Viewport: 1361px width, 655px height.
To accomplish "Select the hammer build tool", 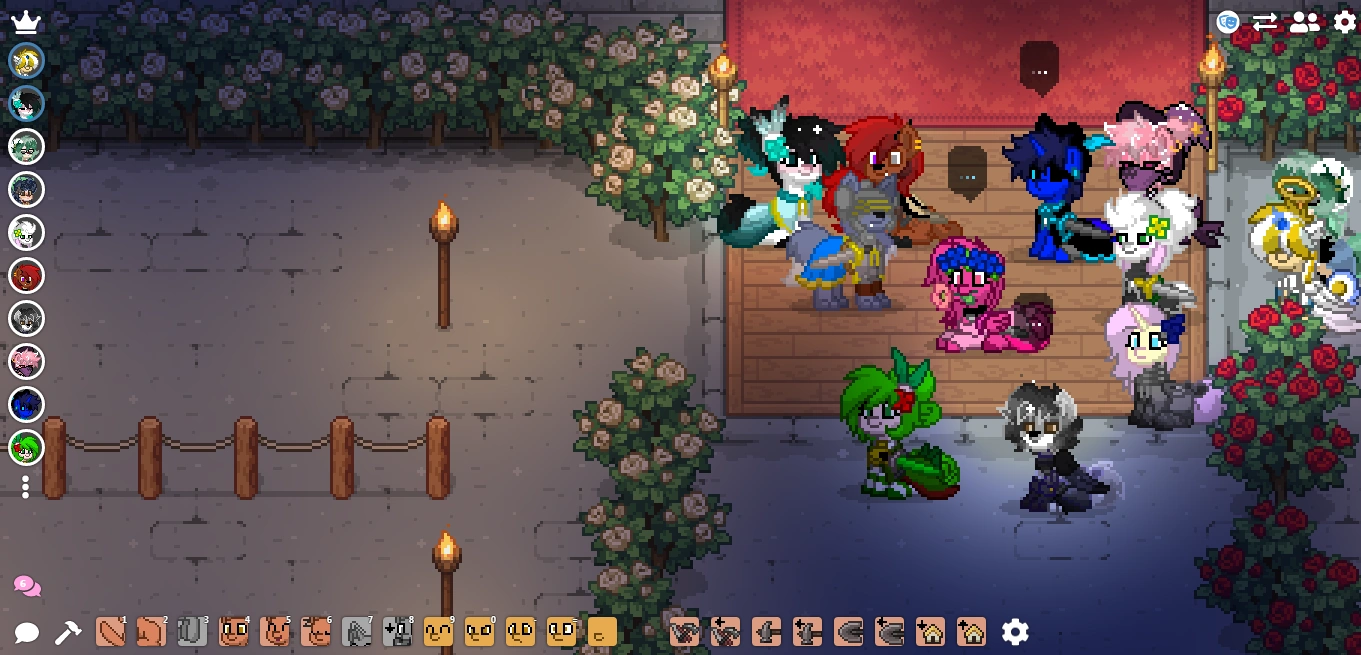I will (67, 632).
